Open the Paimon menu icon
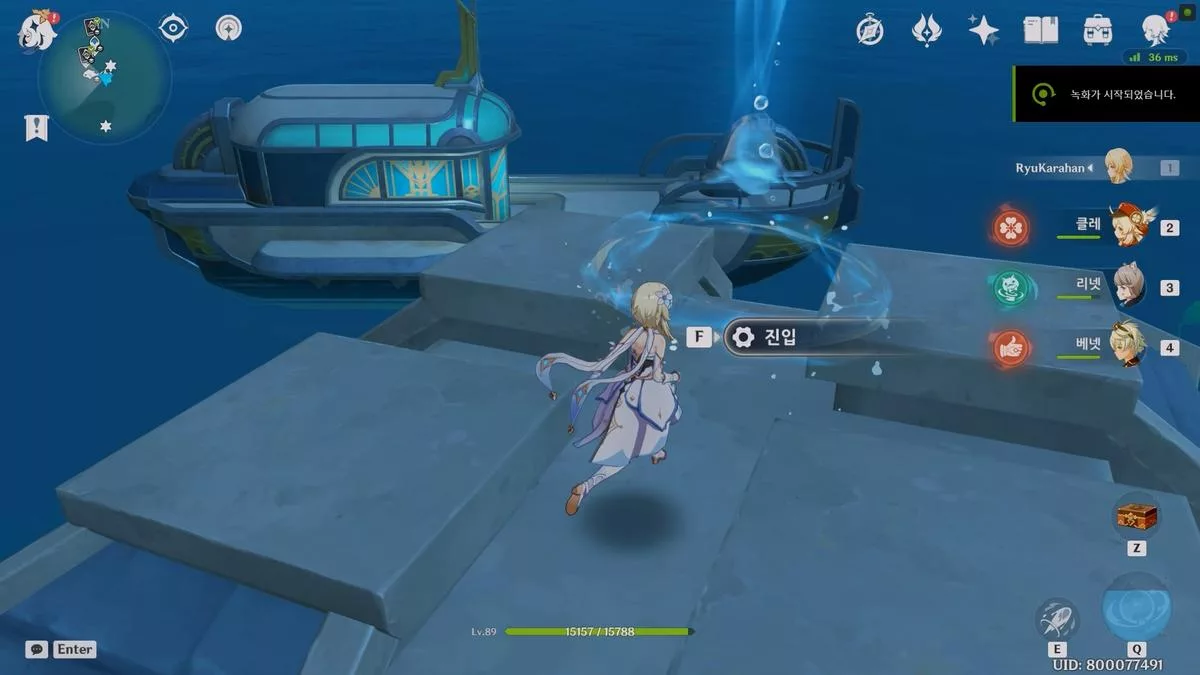Viewport: 1200px width, 675px height. (x=37, y=31)
